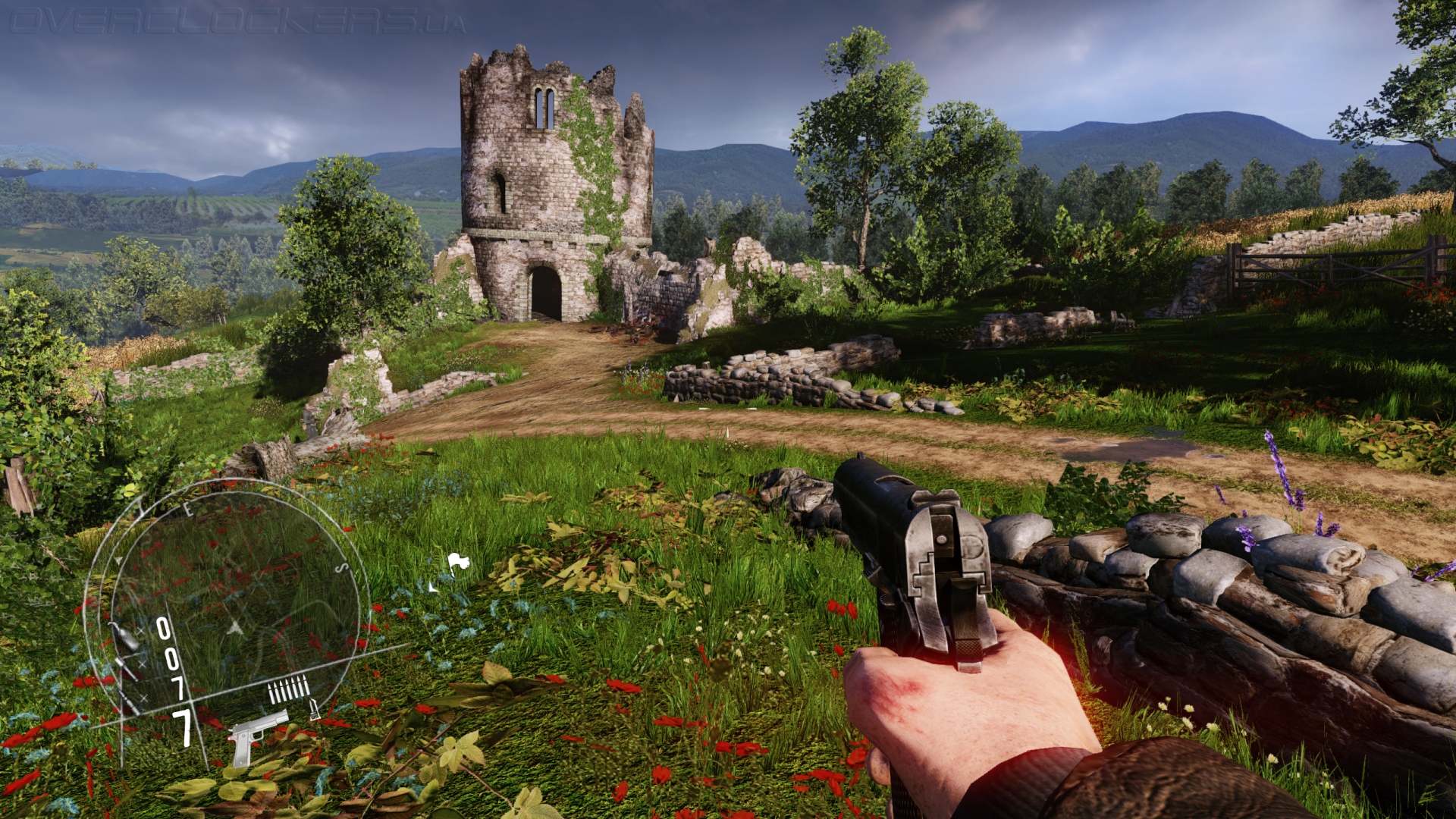Click the white flag objective marker
The width and height of the screenshot is (1456, 819).
tap(457, 563)
